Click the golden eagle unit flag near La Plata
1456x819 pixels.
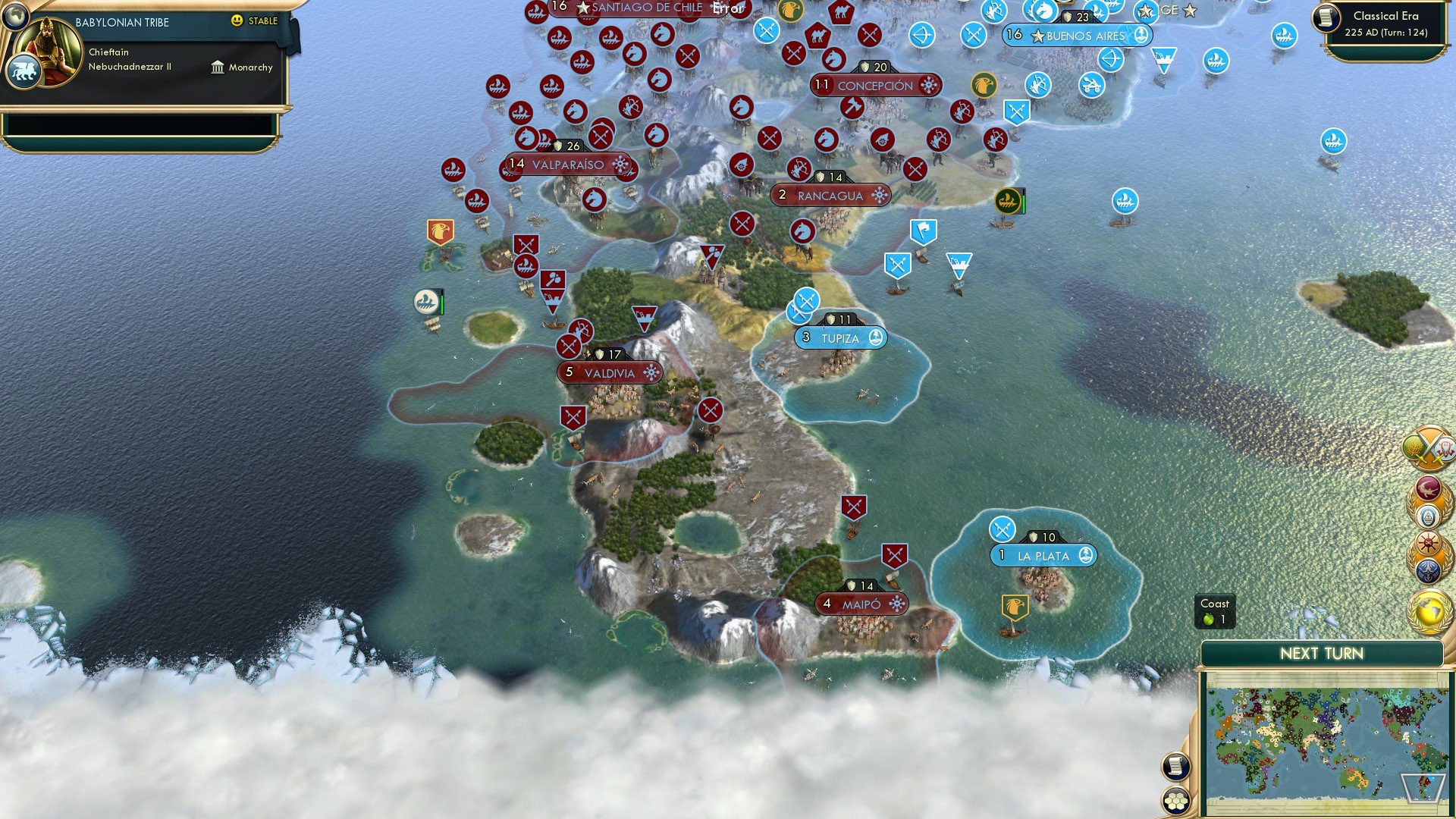coord(1014,607)
